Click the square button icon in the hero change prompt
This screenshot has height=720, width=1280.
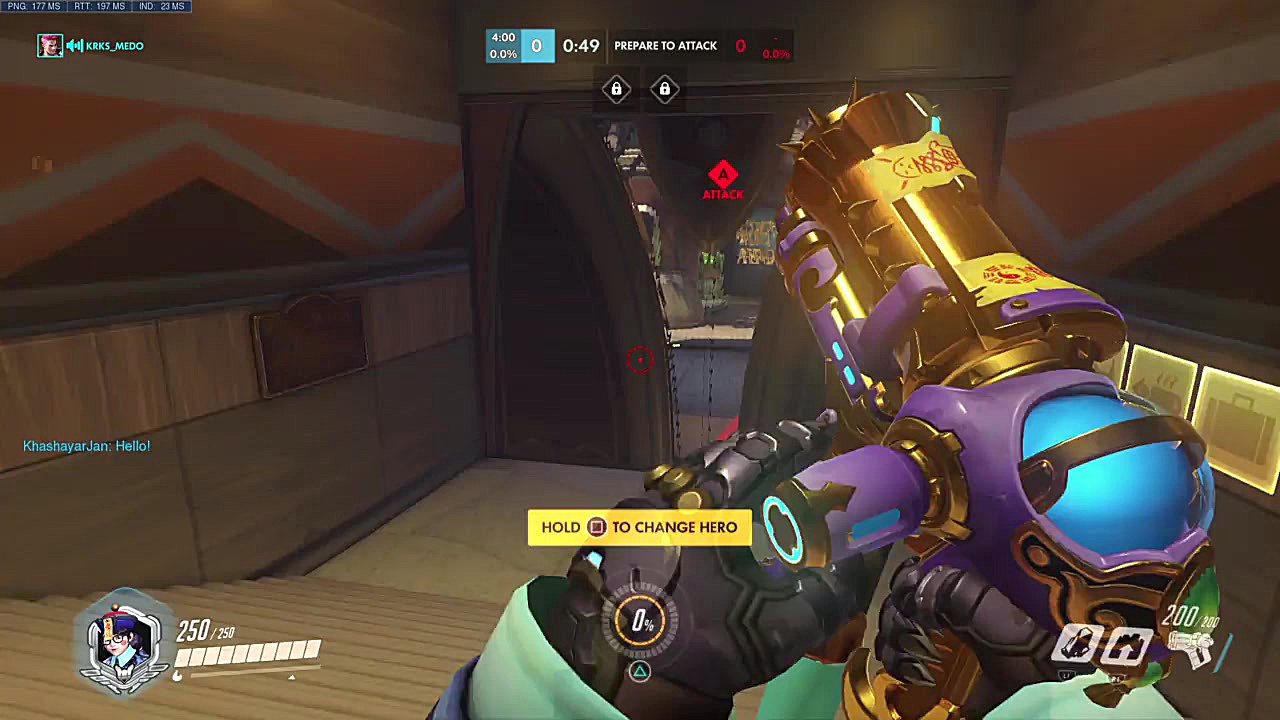(597, 527)
